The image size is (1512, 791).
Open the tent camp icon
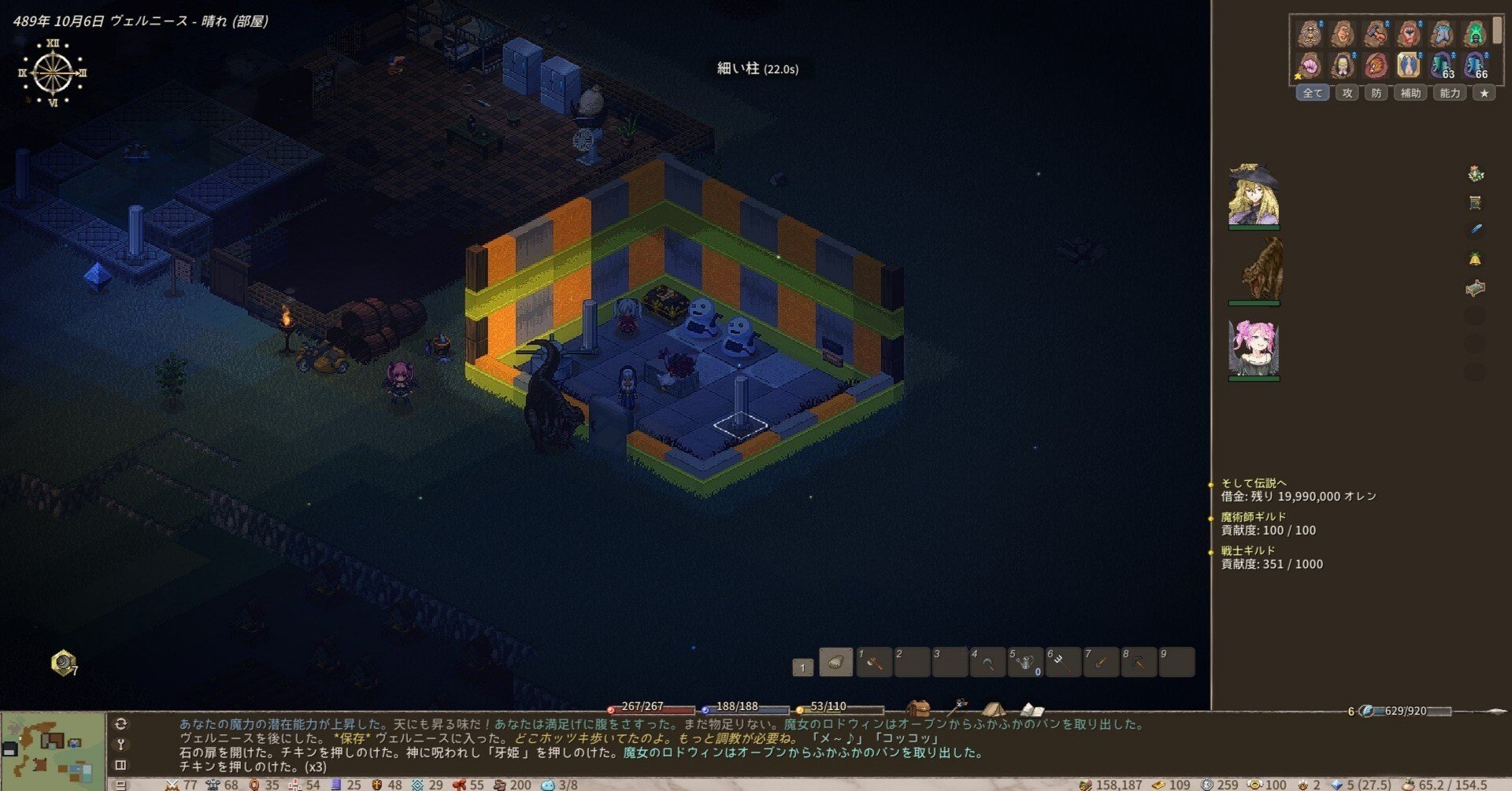point(993,708)
